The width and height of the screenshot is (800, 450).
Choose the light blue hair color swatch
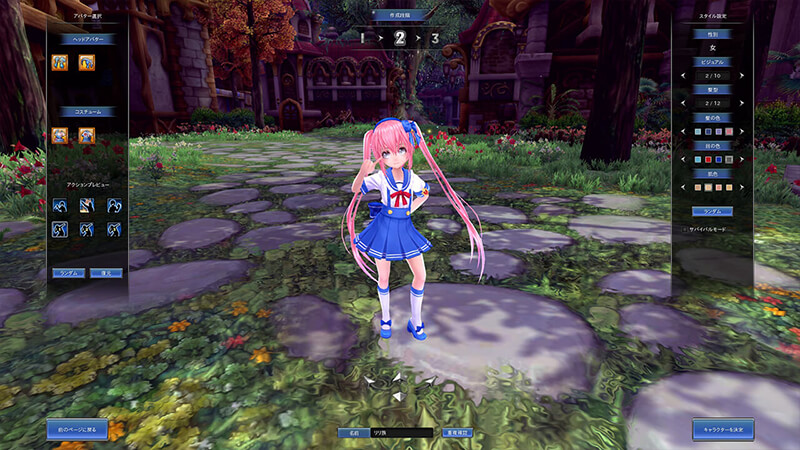coord(700,131)
